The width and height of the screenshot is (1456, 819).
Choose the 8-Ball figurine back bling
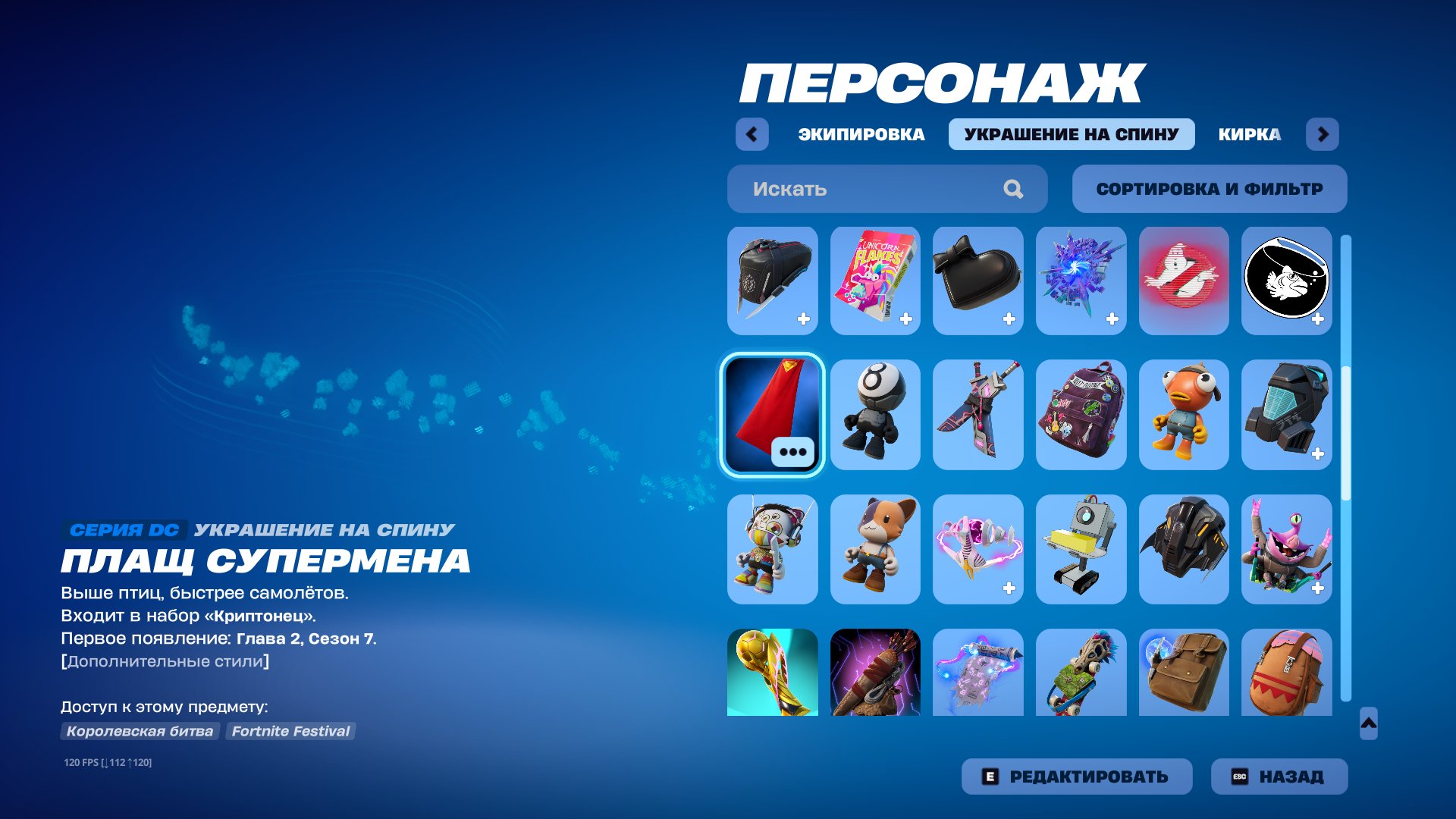click(x=875, y=416)
